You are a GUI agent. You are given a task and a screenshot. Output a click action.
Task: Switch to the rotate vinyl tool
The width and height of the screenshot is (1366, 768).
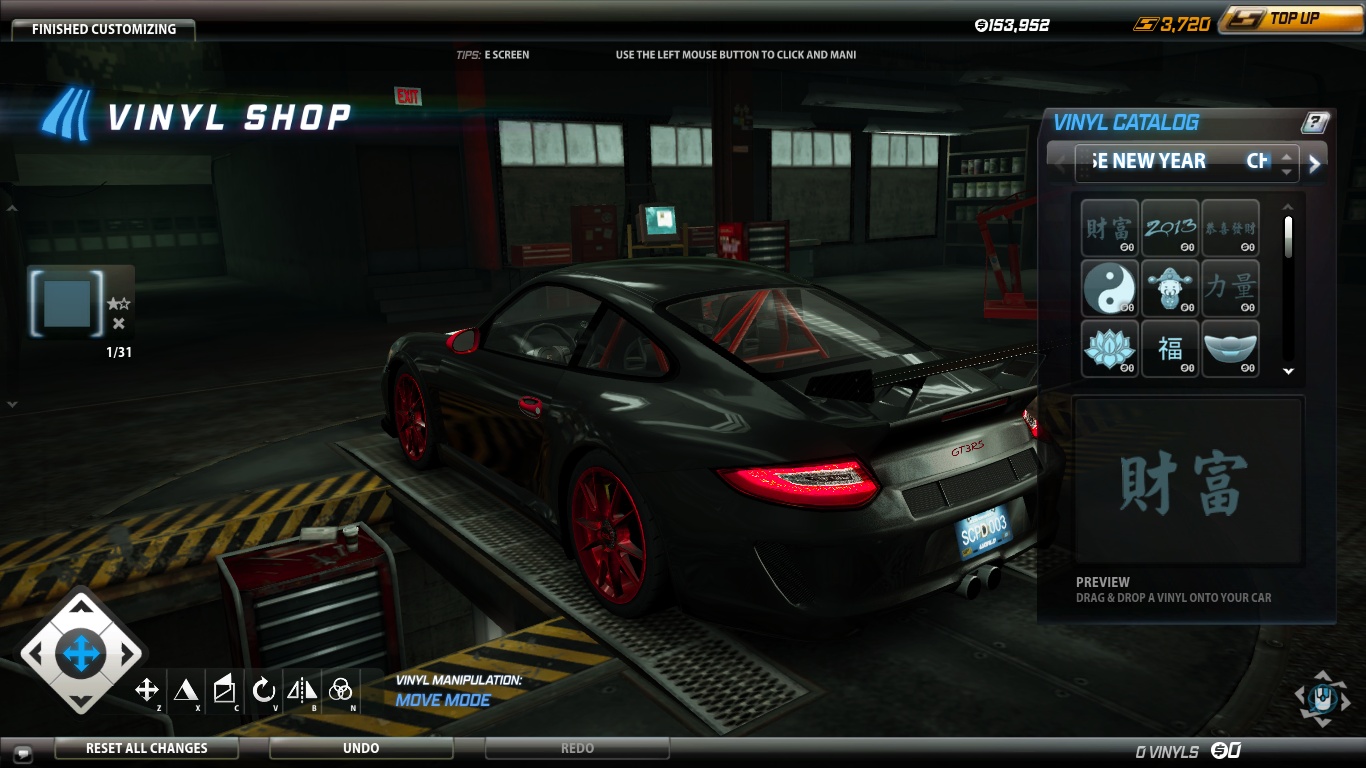tap(264, 689)
